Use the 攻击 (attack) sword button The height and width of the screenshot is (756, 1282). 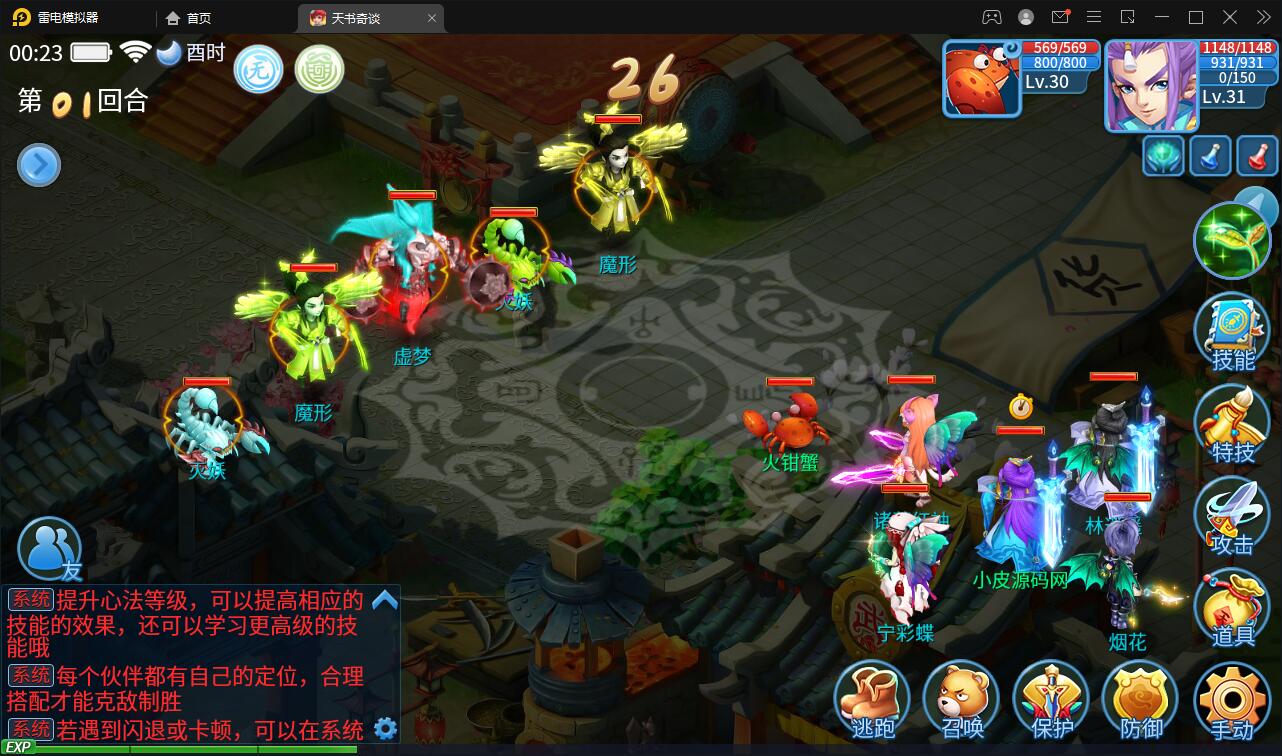click(1232, 516)
